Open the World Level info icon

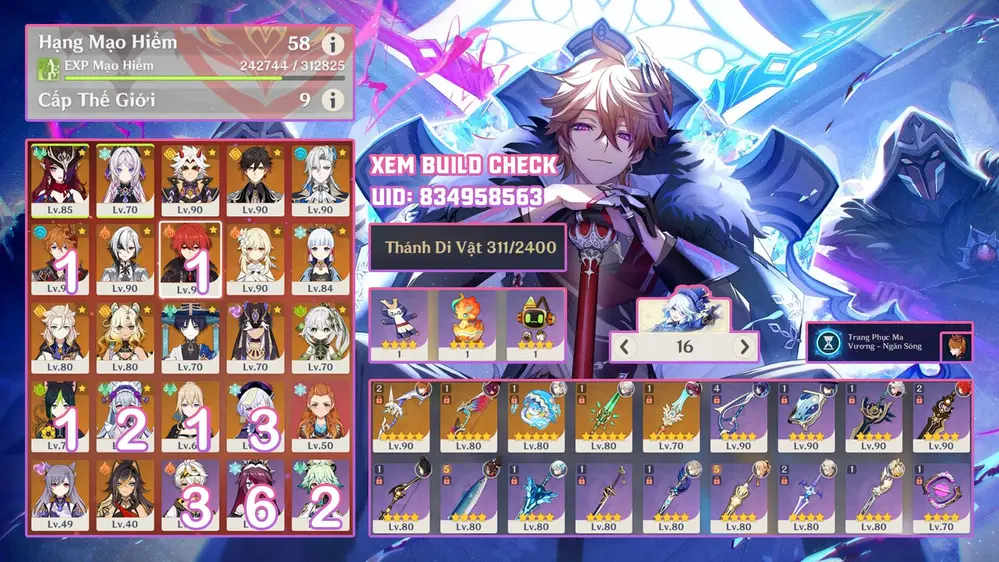tap(332, 100)
